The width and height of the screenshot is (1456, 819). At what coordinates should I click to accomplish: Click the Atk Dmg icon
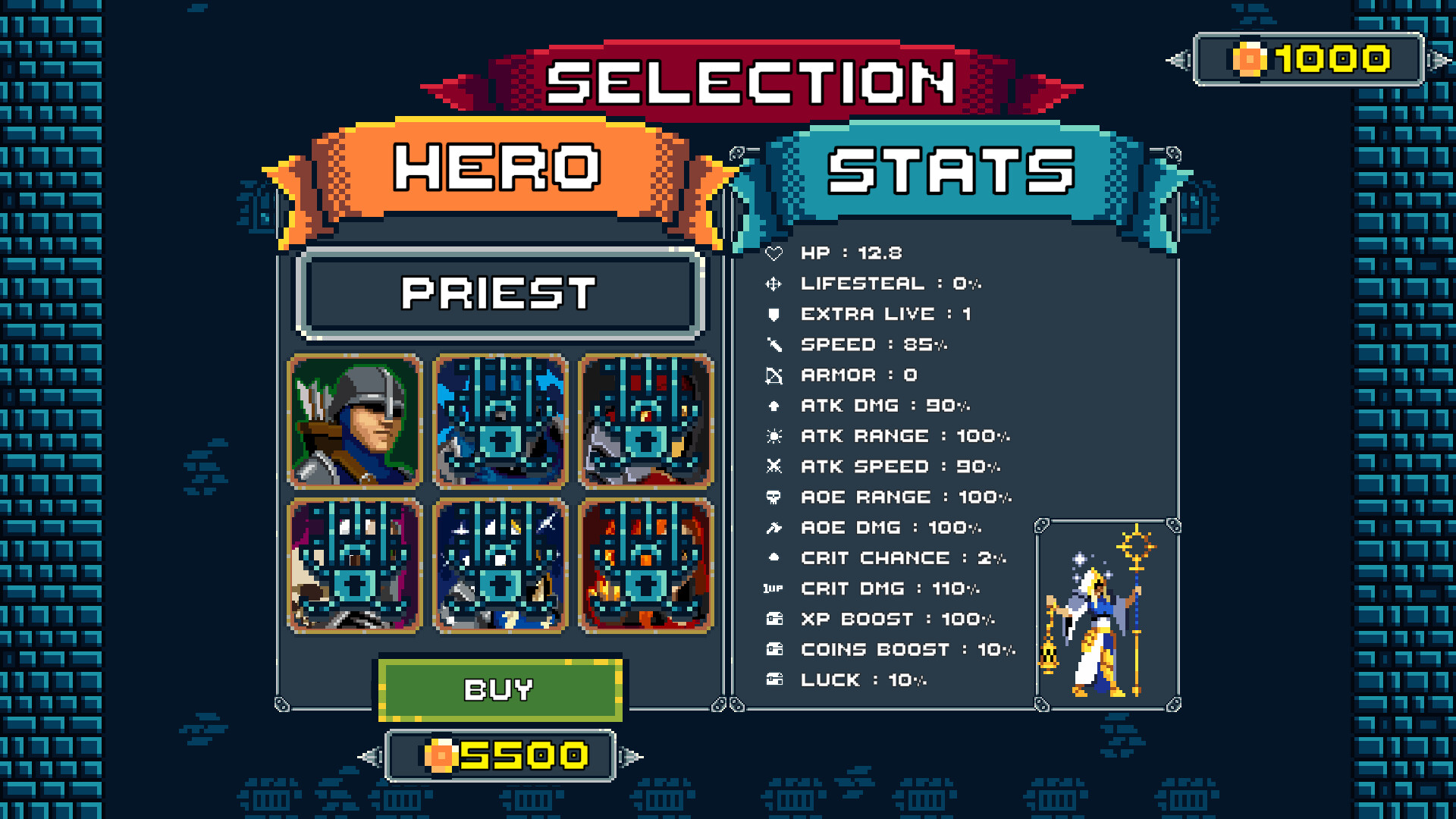(x=775, y=406)
